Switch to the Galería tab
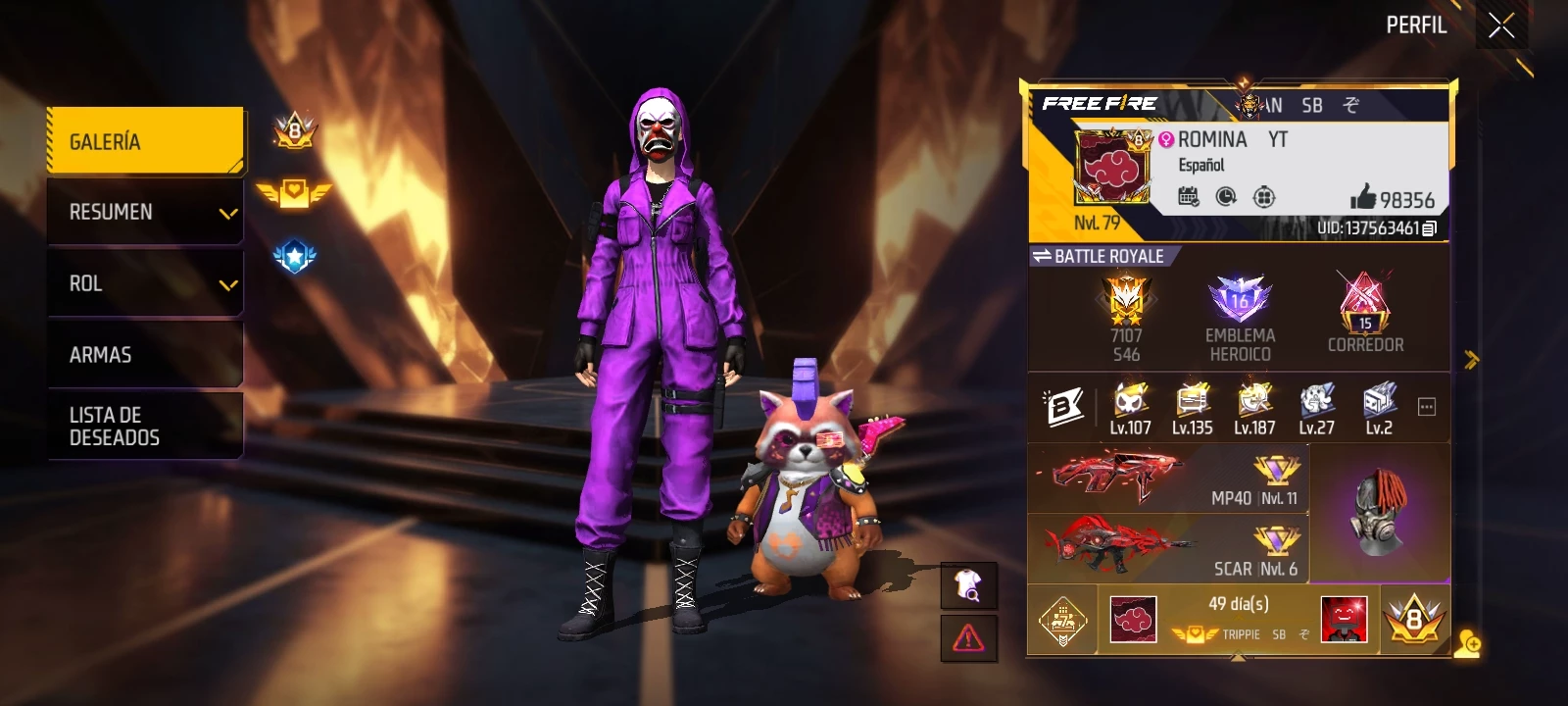This screenshot has height=706, width=1568. pyautogui.click(x=145, y=141)
